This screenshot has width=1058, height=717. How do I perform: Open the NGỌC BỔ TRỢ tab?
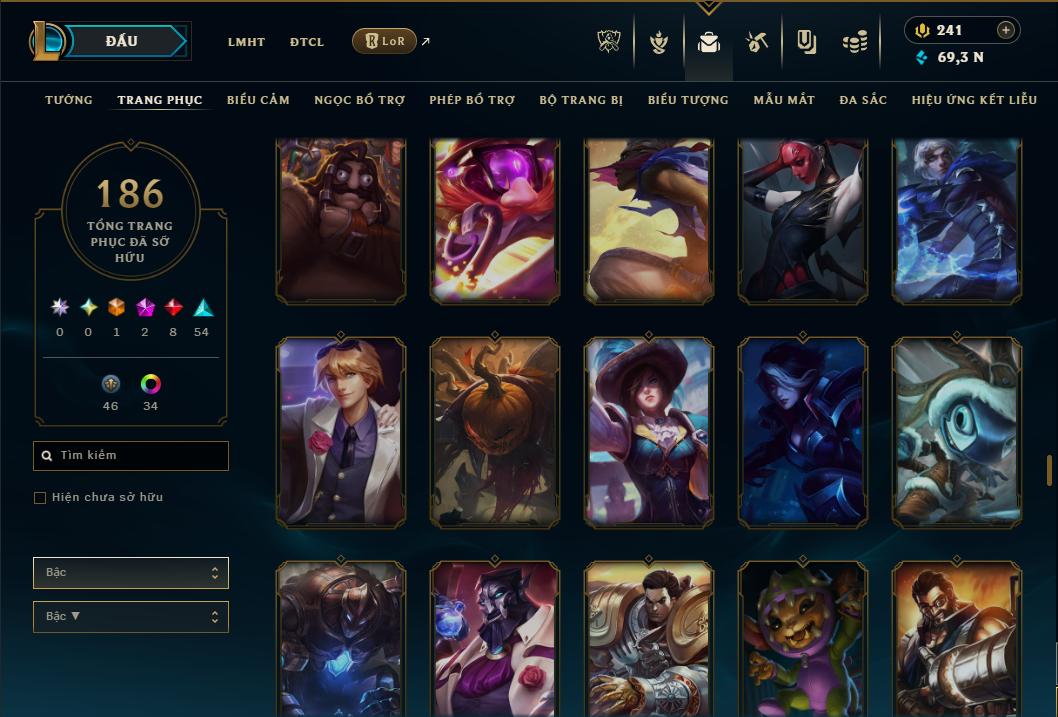(x=359, y=100)
